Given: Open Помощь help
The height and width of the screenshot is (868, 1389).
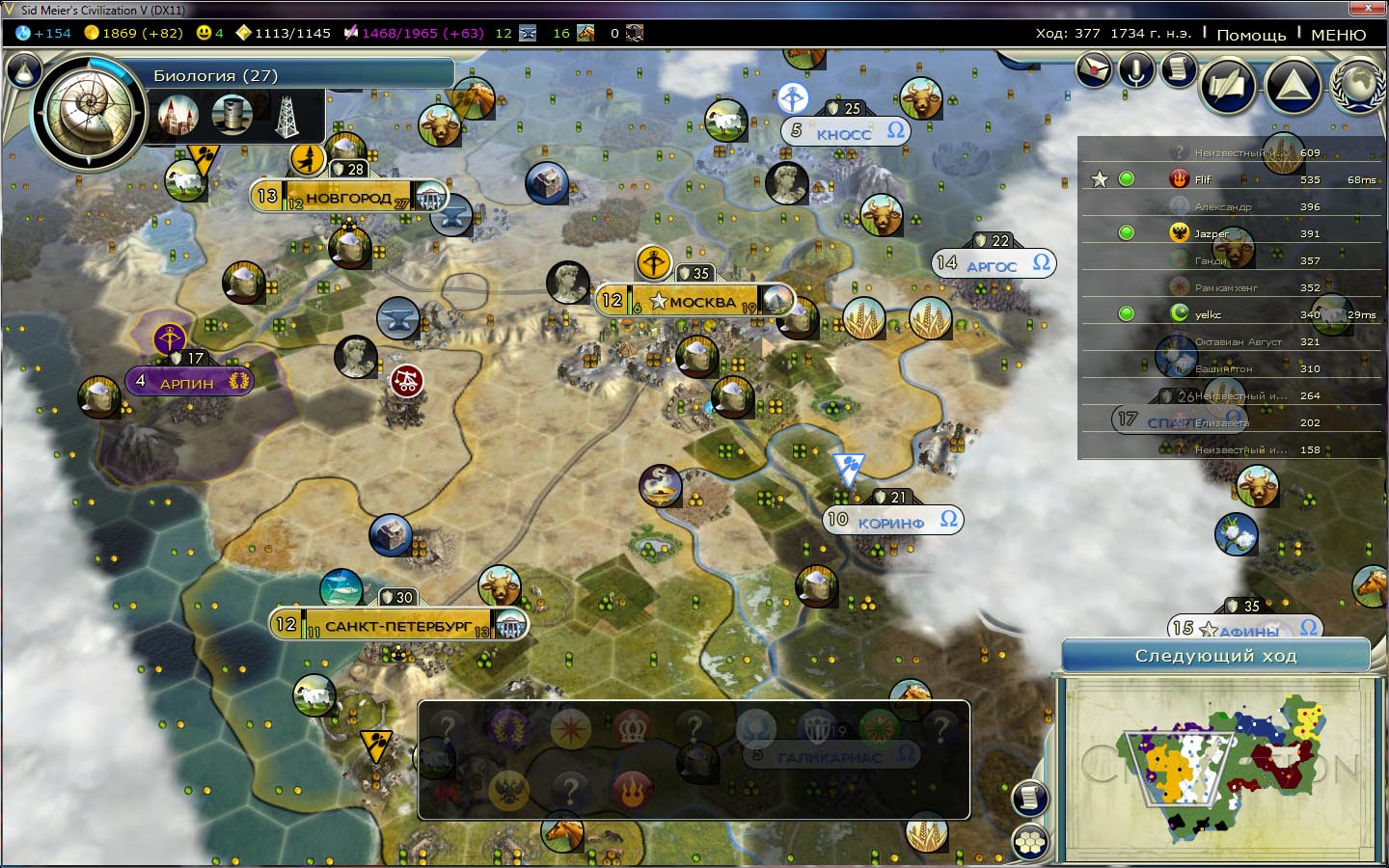Looking at the screenshot, I should tap(1251, 34).
